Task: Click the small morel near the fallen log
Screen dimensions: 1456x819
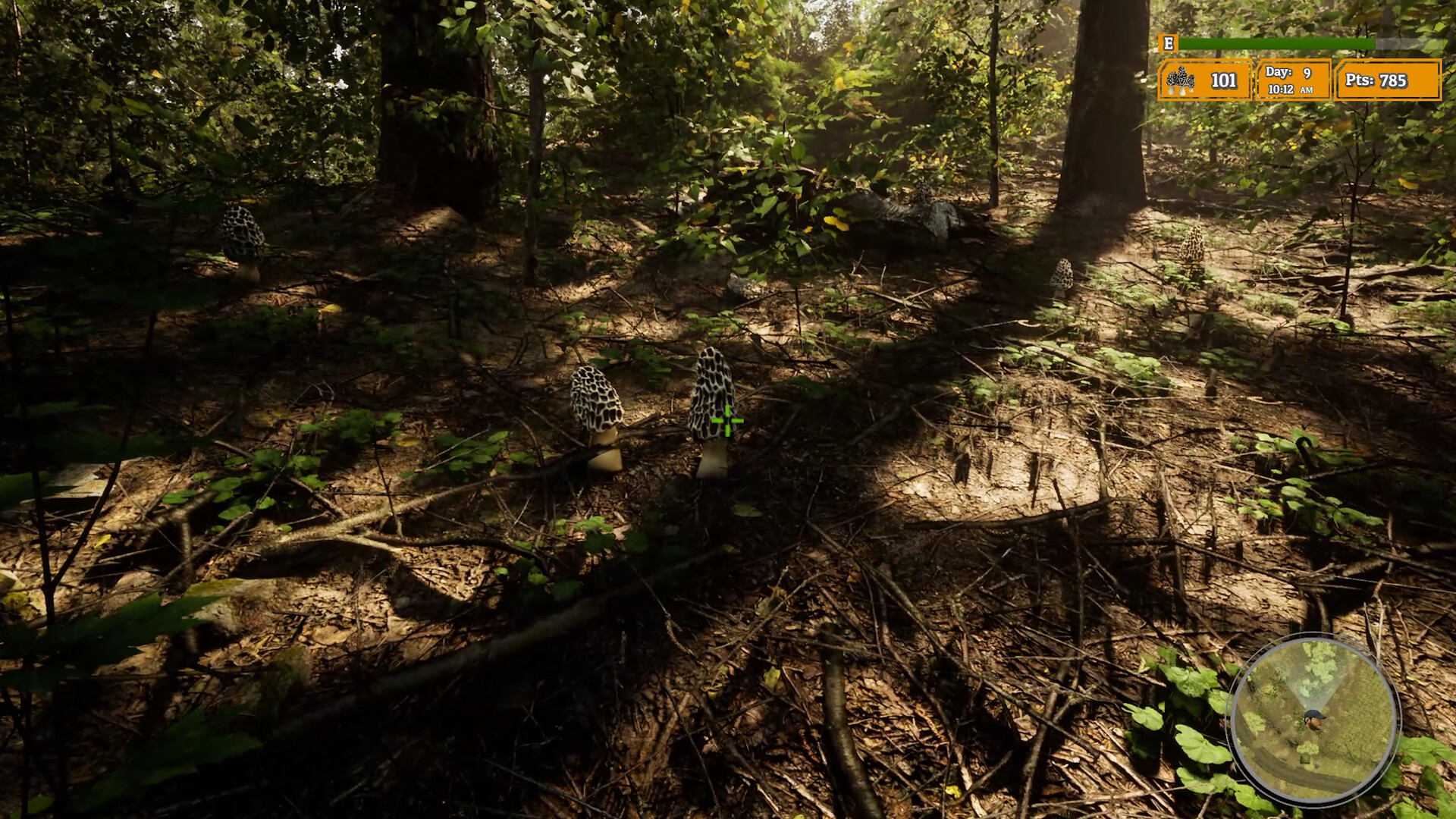Action: 734,281
